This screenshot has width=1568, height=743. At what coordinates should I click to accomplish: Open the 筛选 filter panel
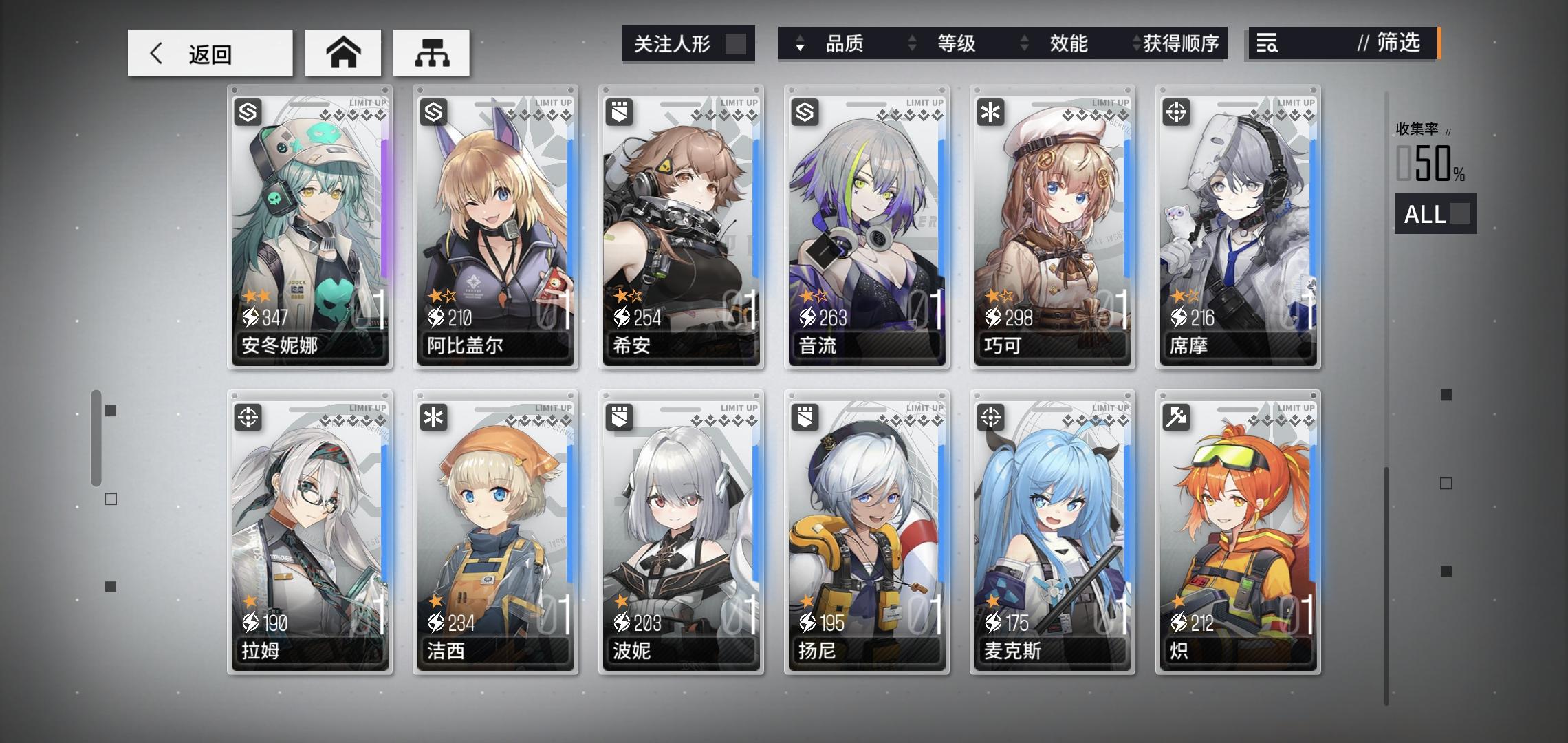(1398, 43)
